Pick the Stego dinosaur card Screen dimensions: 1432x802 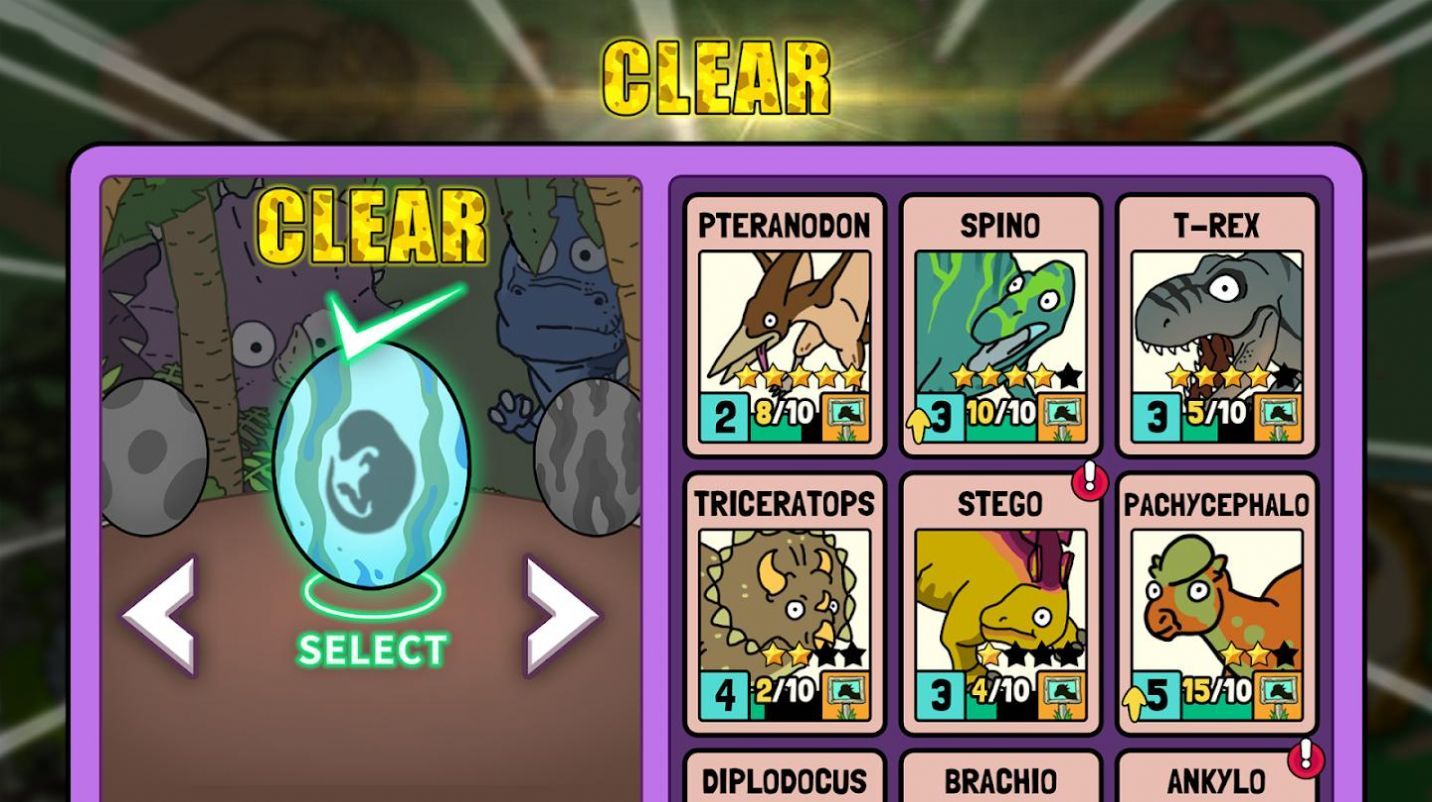(x=1000, y=603)
